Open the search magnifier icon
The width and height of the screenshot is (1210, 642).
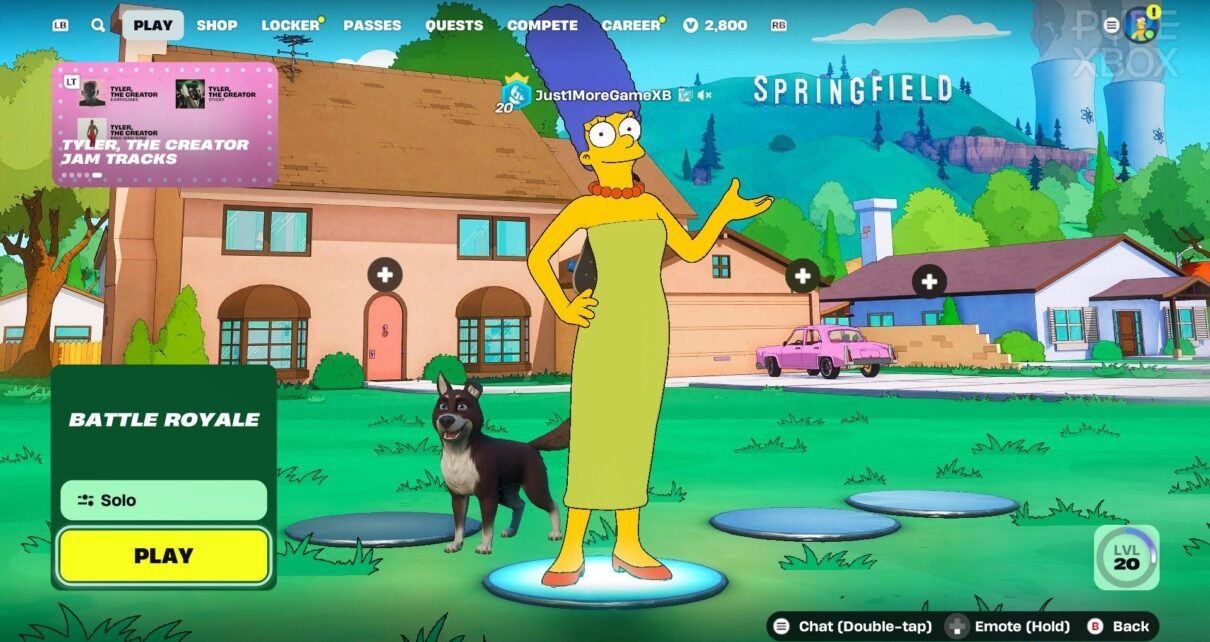click(98, 25)
